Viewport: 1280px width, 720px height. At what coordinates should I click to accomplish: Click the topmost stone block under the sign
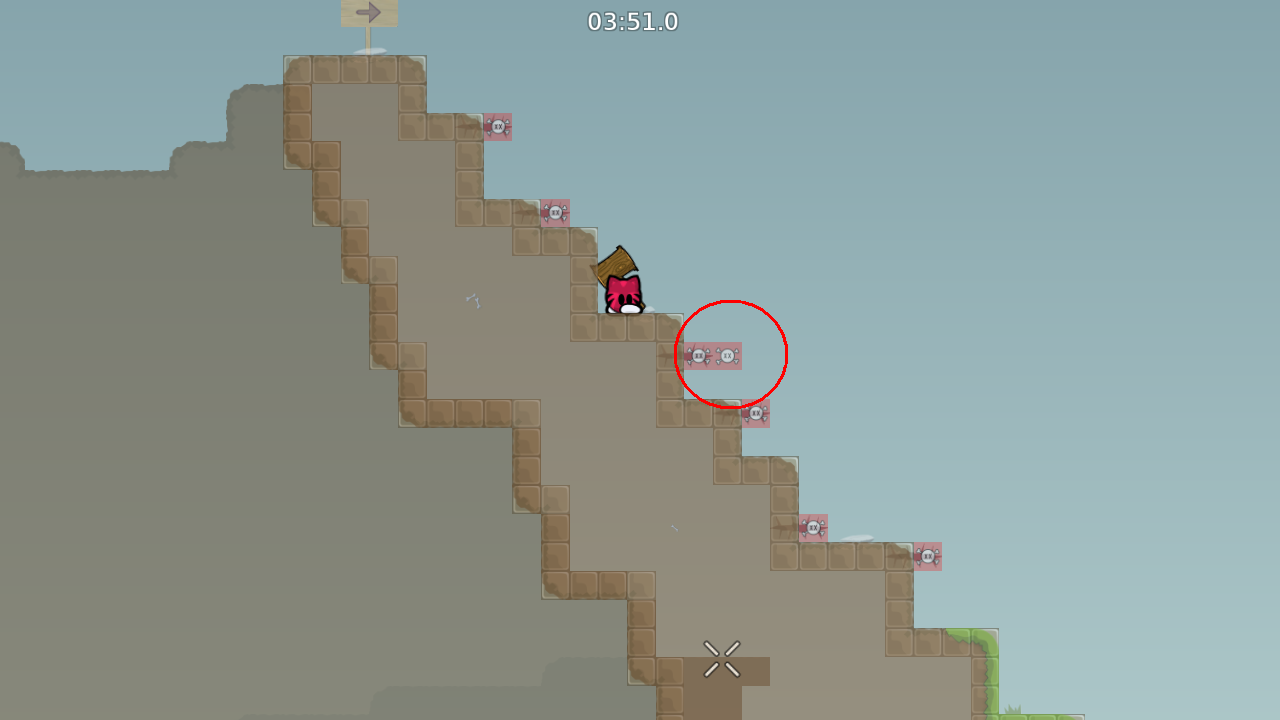point(370,70)
